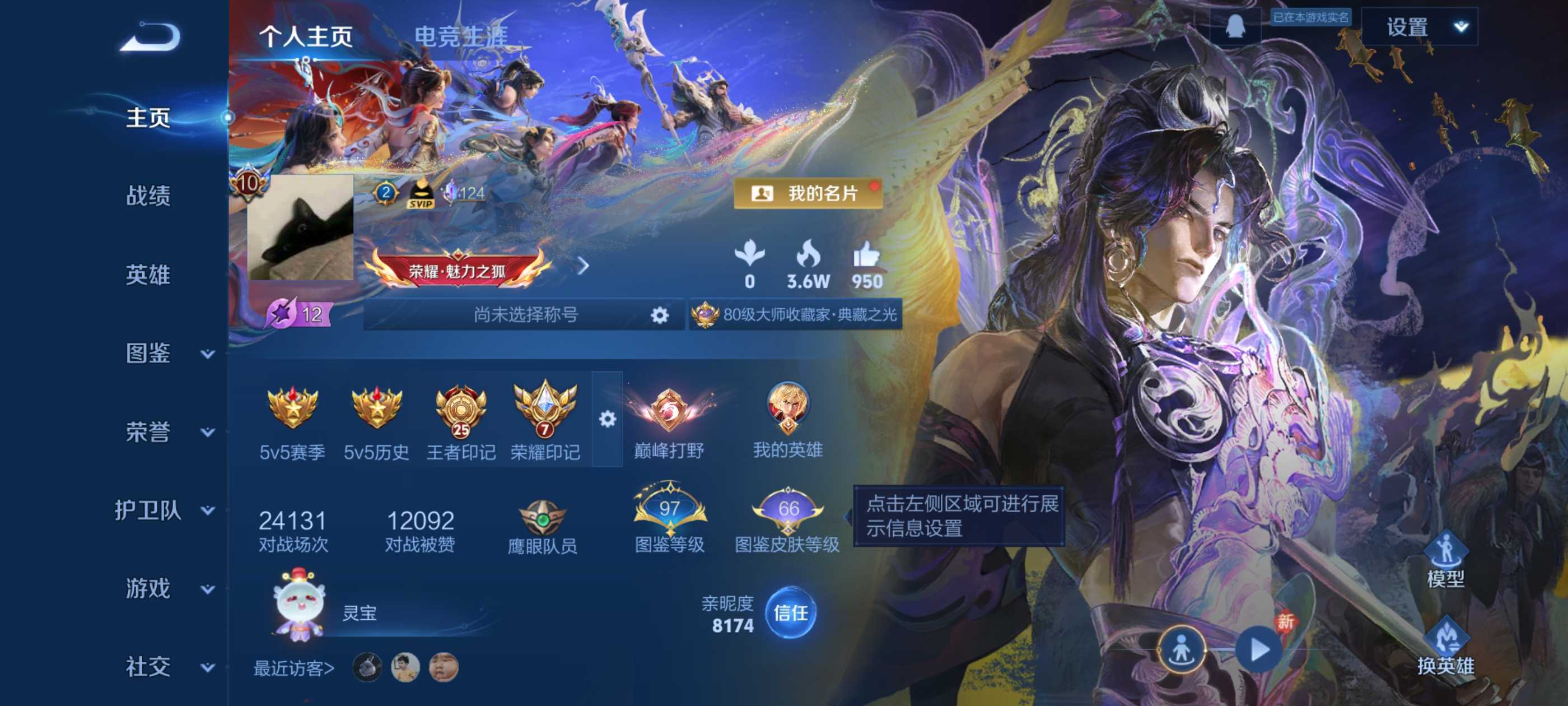Open the 最近访客 visitor list
Viewport: 1568px width, 706px height.
[x=294, y=668]
